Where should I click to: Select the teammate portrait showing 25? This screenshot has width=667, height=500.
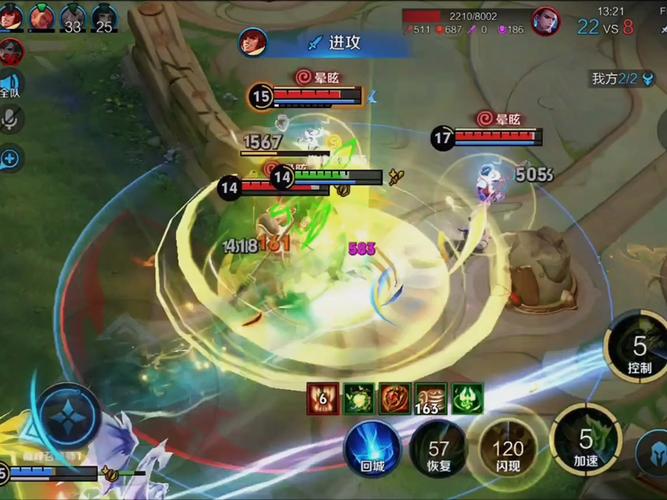(104, 17)
